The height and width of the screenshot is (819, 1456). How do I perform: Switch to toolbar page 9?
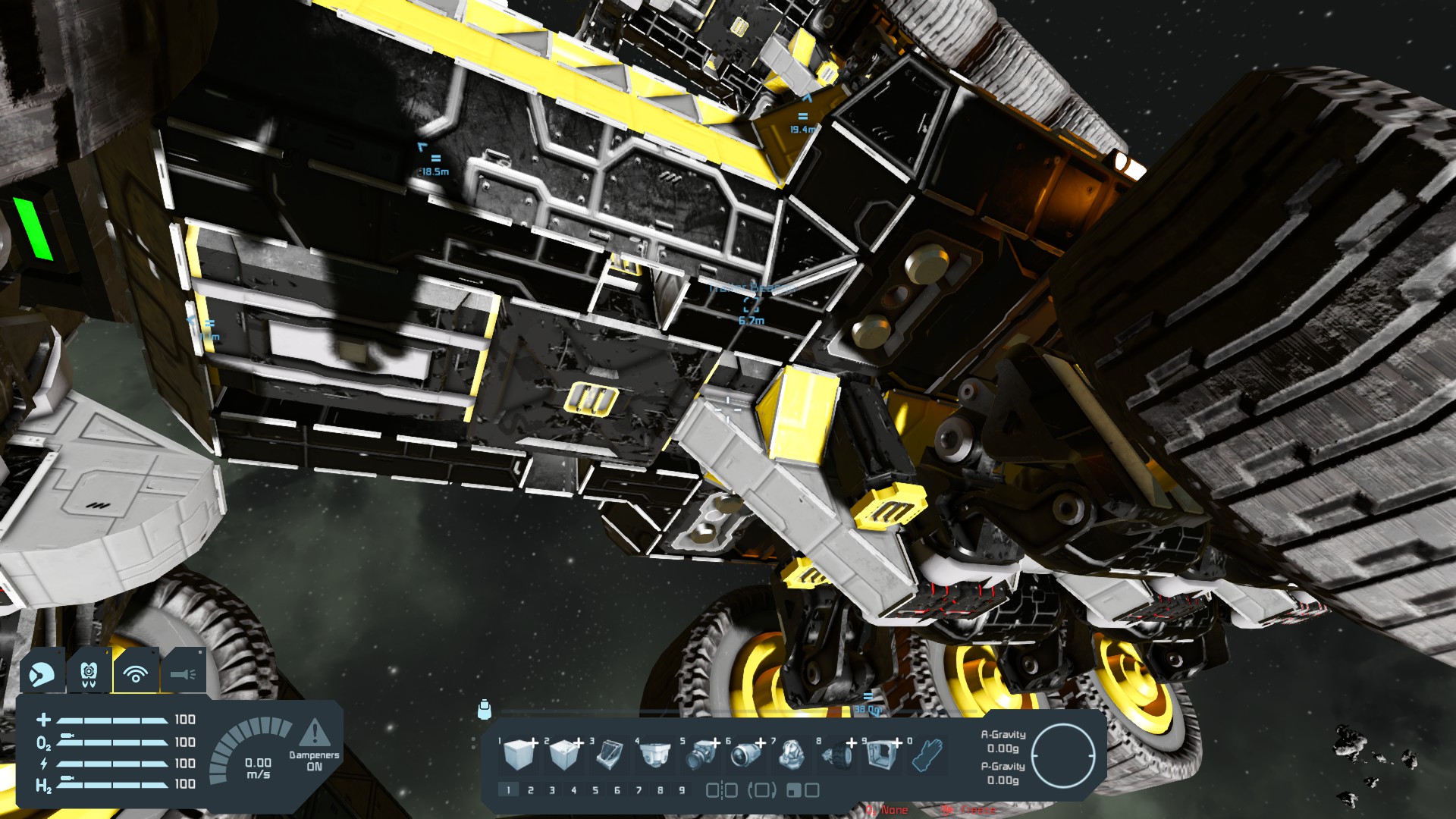682,790
